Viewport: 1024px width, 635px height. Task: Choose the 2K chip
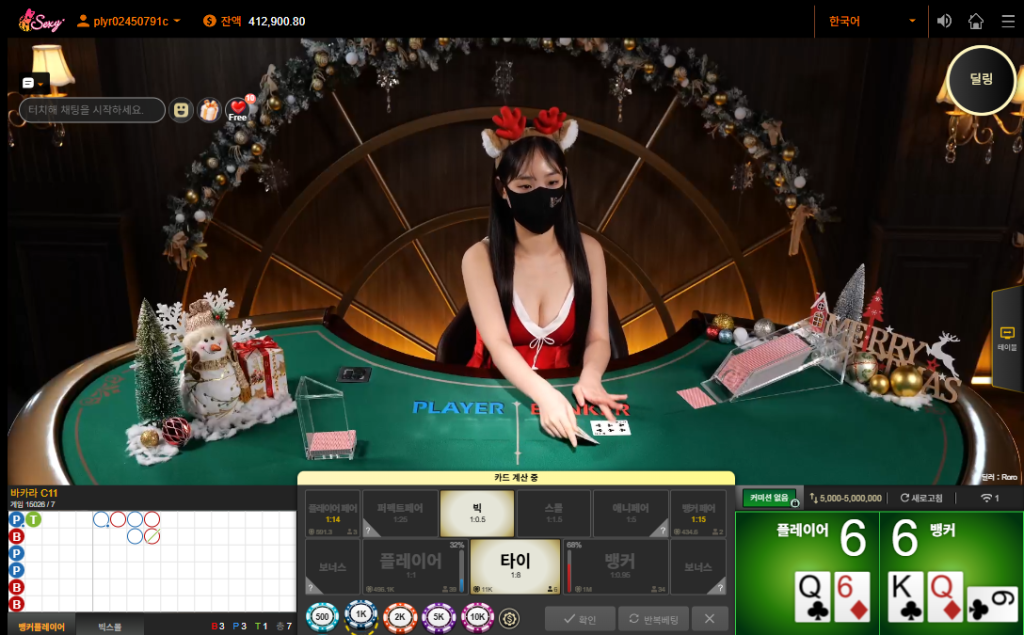pyautogui.click(x=400, y=618)
